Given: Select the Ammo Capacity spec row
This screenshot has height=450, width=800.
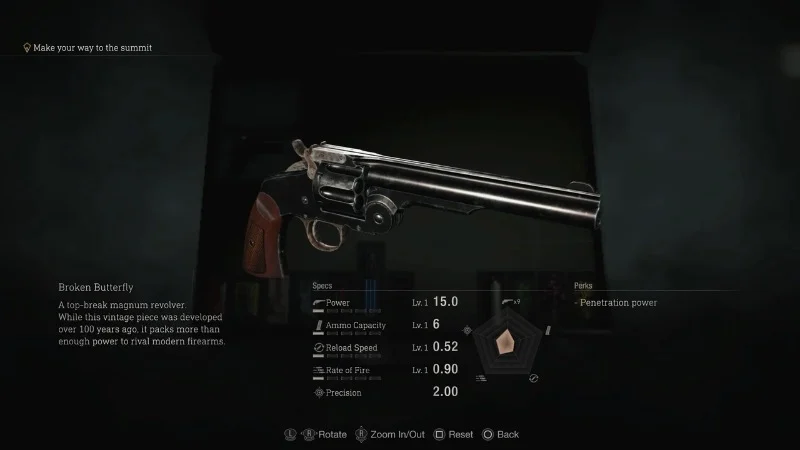Looking at the screenshot, I should 385,325.
